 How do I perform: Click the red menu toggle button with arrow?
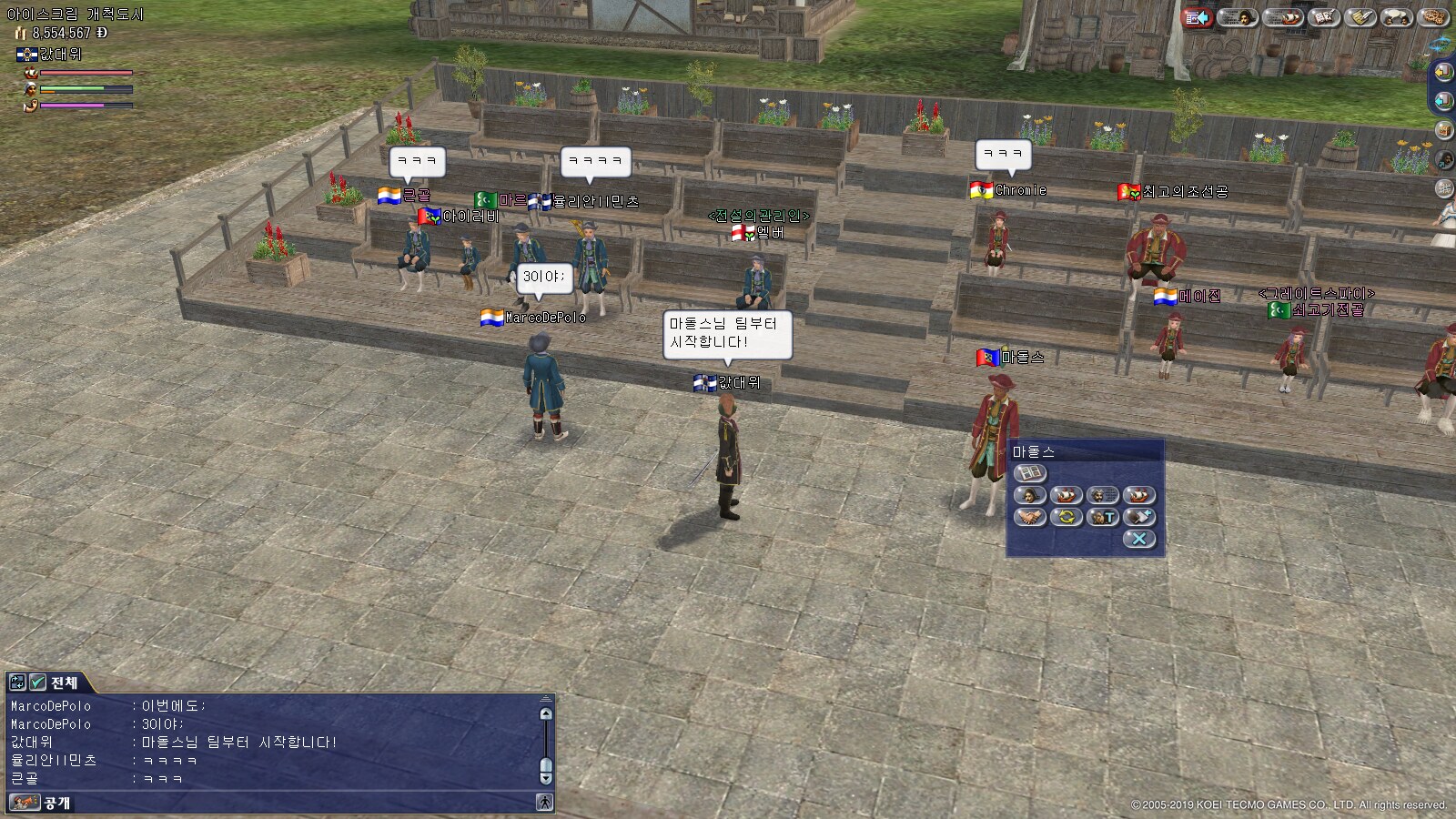click(1198, 17)
